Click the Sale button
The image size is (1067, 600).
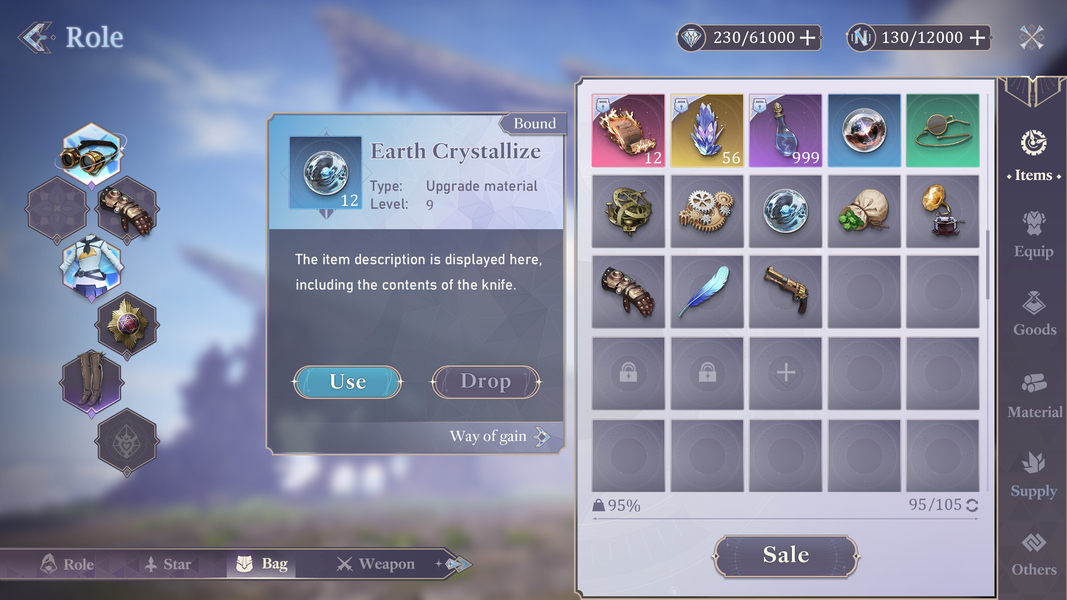point(785,556)
